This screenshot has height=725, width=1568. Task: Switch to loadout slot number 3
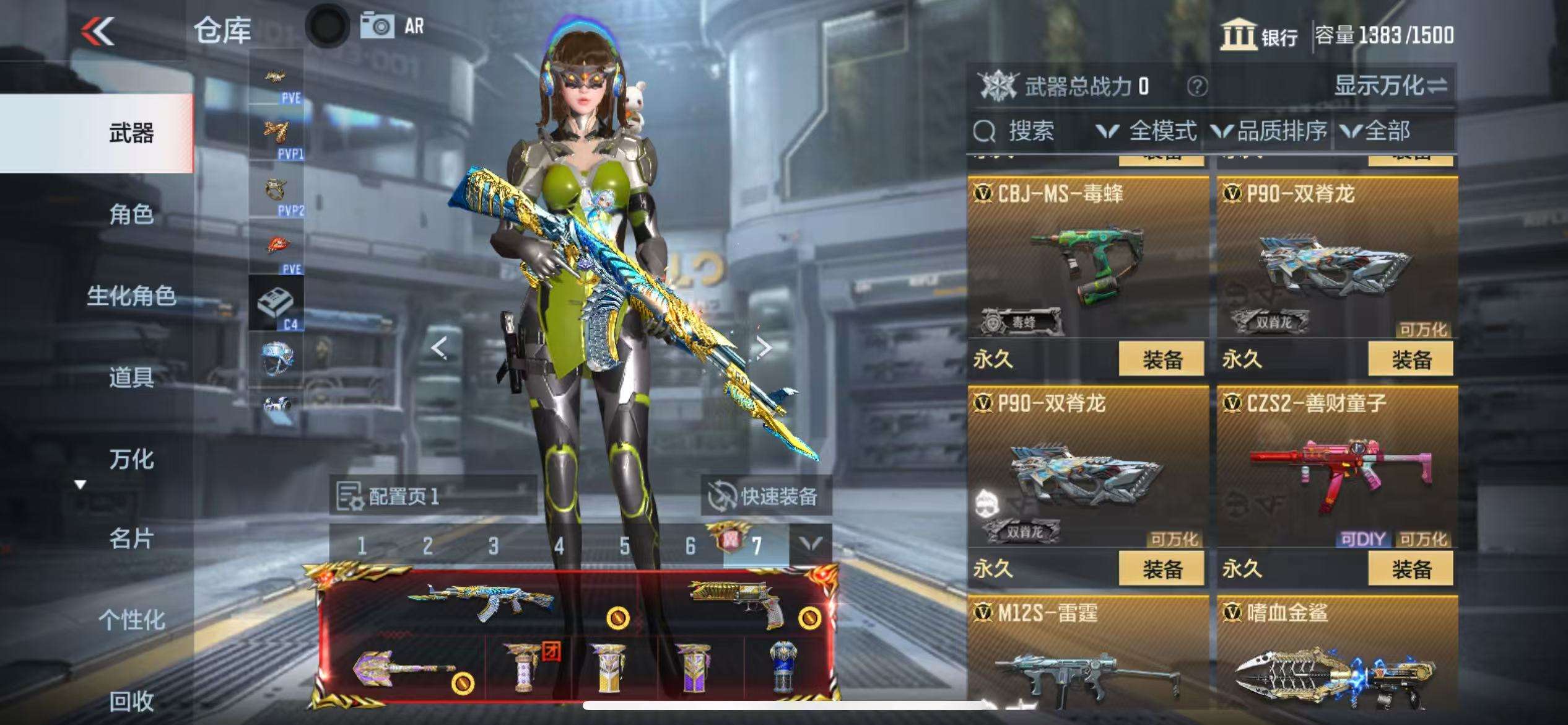tap(493, 546)
